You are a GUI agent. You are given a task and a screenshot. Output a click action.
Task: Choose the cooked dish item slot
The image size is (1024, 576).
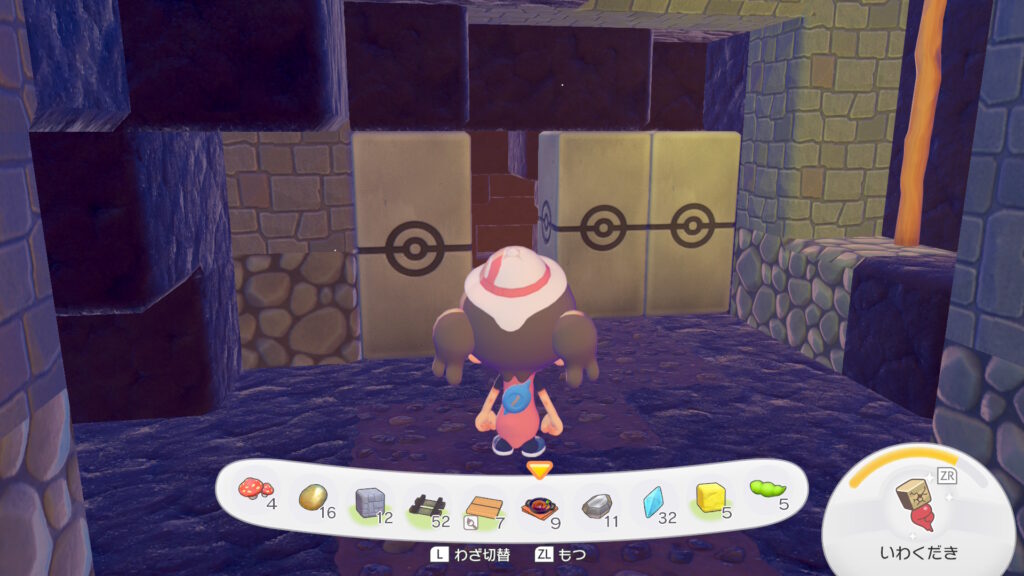[540, 505]
